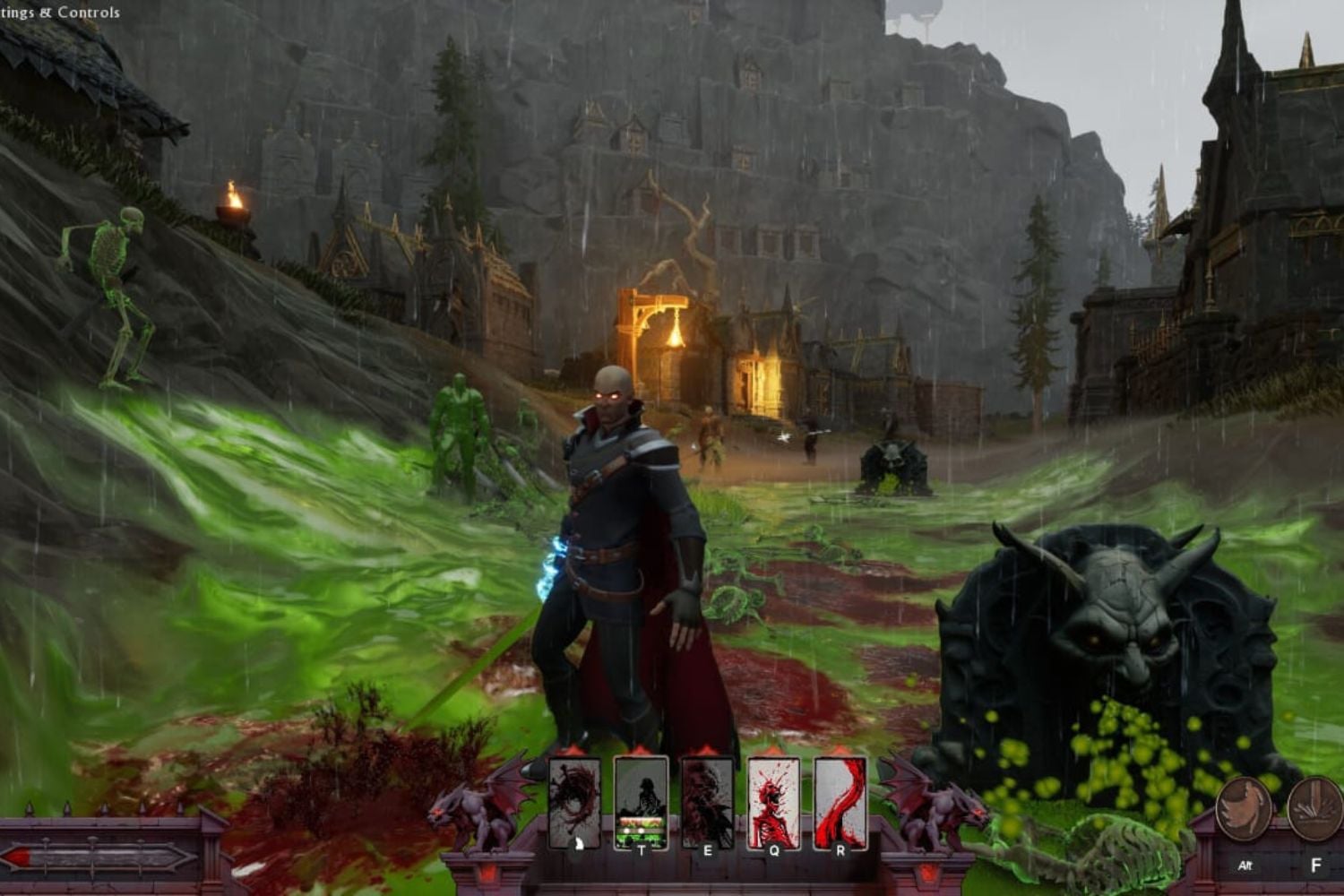Select the dark swirling vortex ability card
Screen dimensions: 1344x896
click(x=574, y=803)
